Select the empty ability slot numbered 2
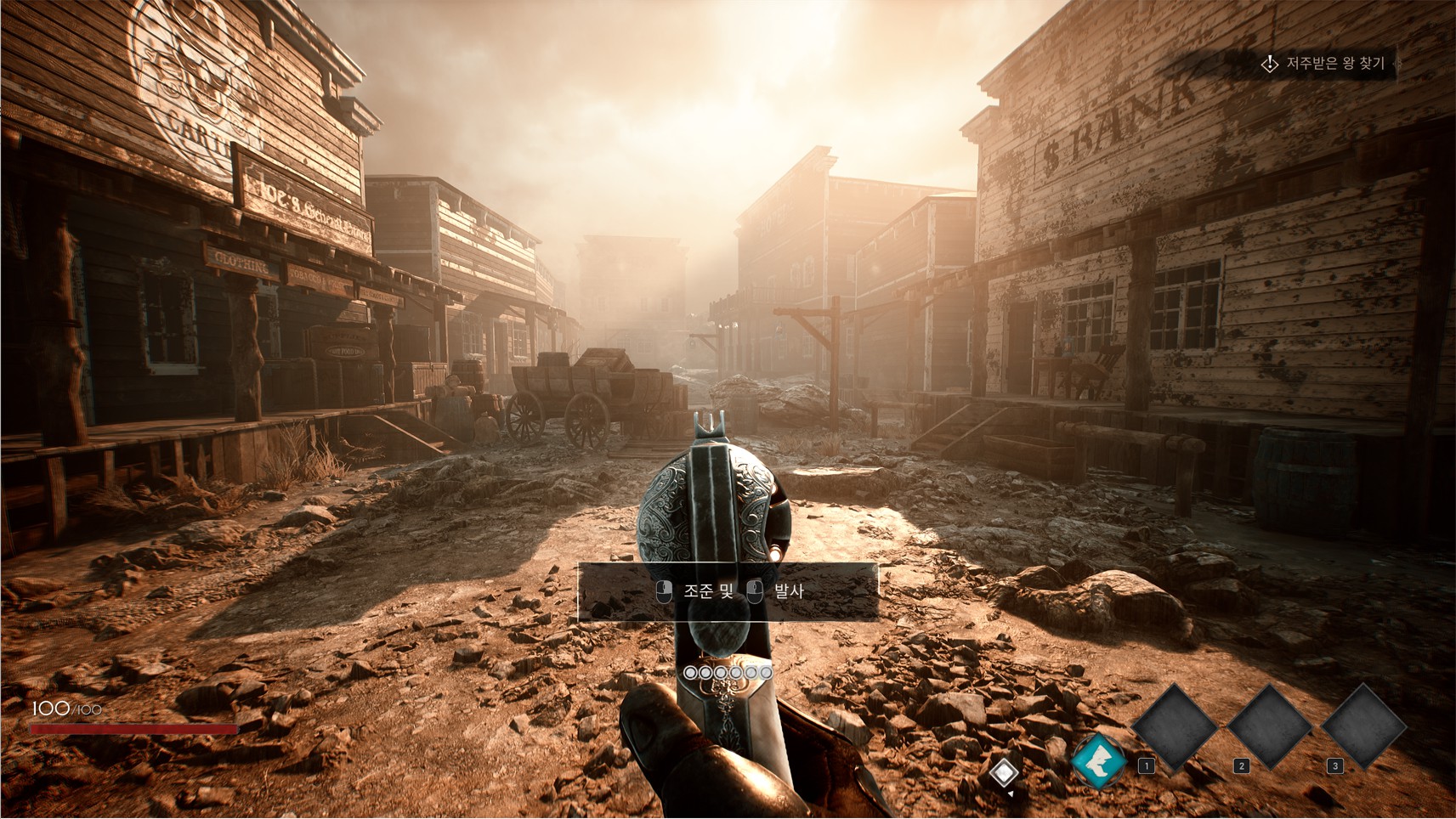The height and width of the screenshot is (819, 1456). tap(1270, 728)
